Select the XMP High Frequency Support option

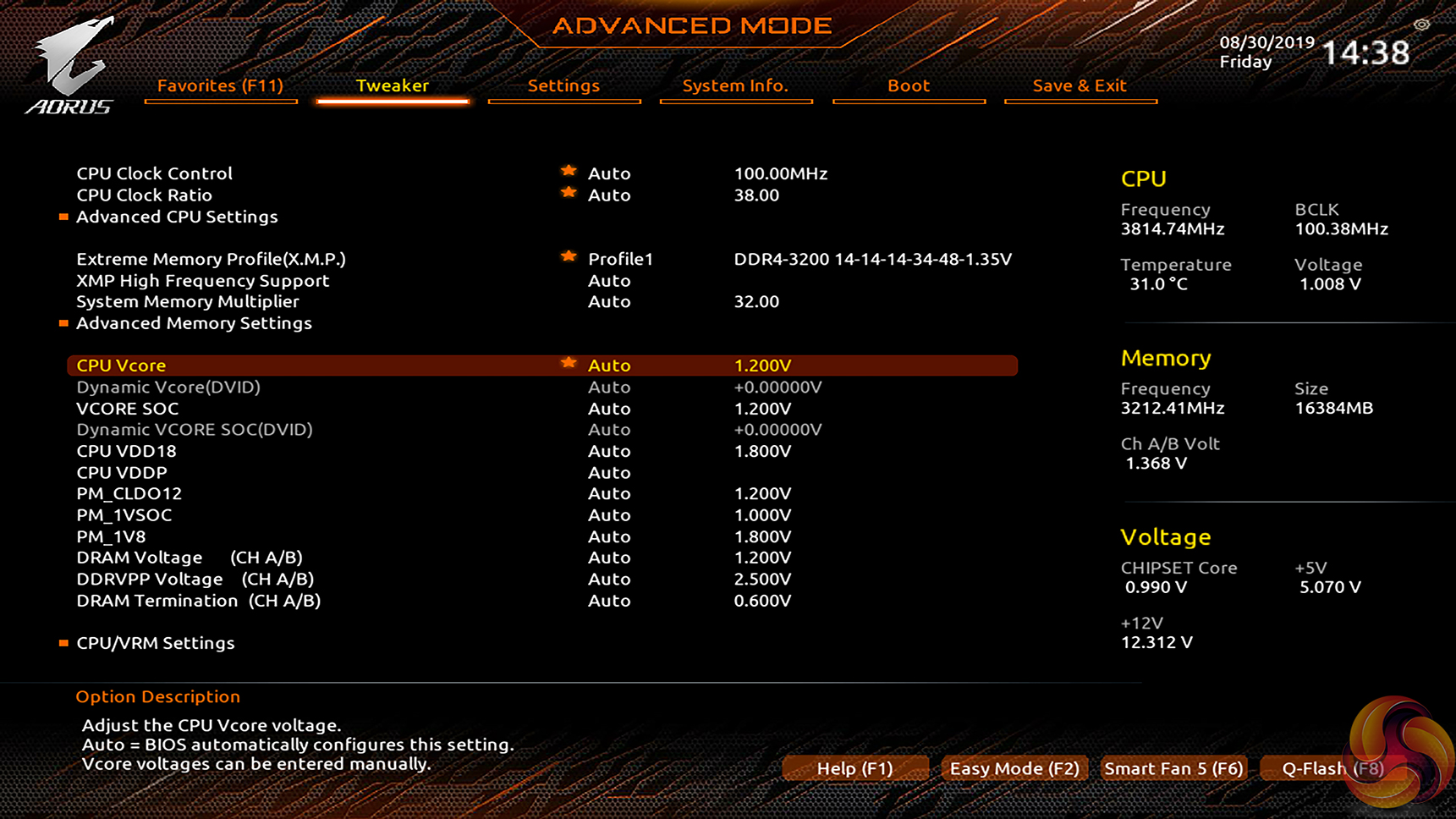pyautogui.click(x=203, y=281)
